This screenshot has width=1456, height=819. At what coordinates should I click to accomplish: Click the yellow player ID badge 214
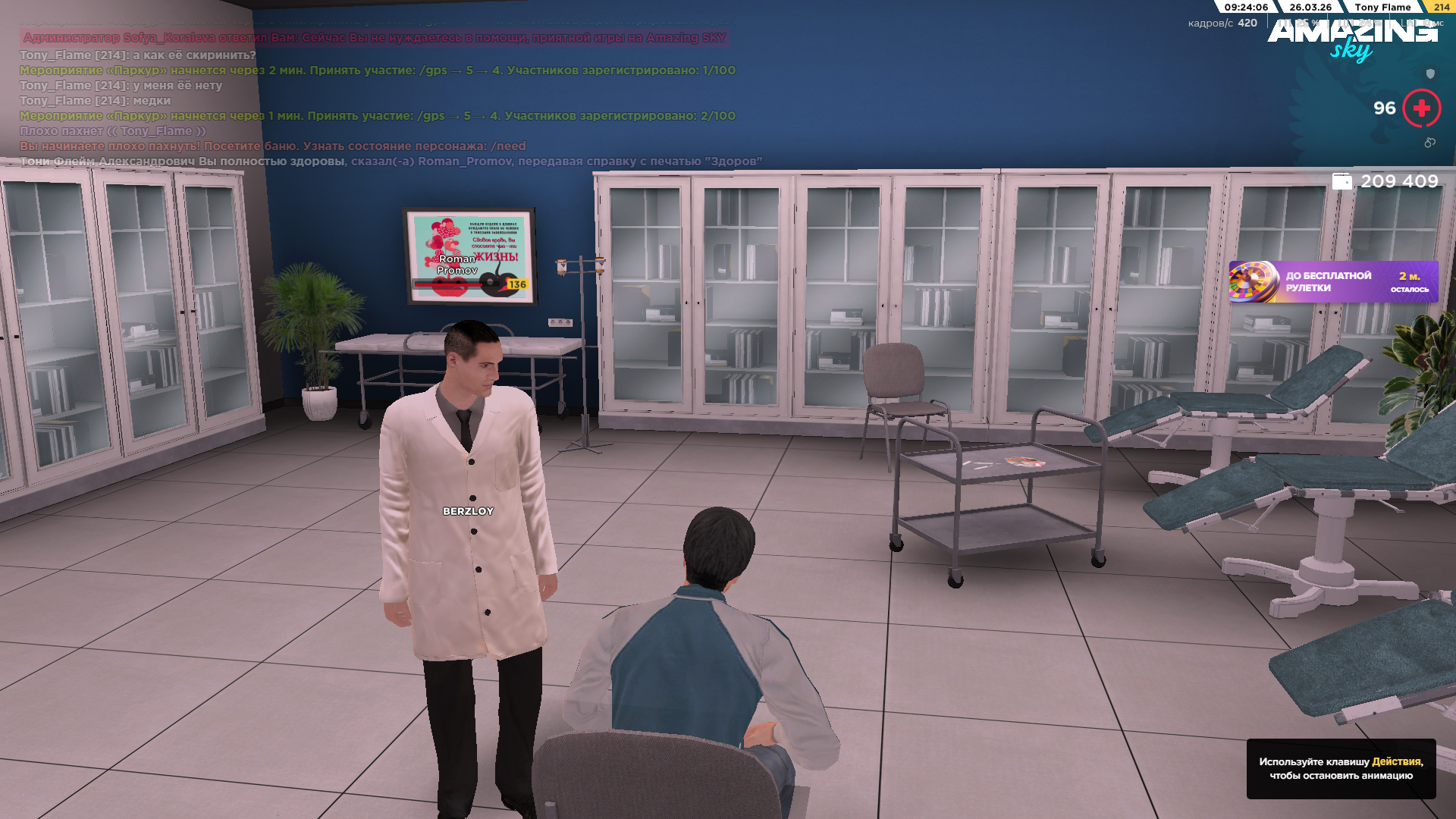coord(1441,7)
